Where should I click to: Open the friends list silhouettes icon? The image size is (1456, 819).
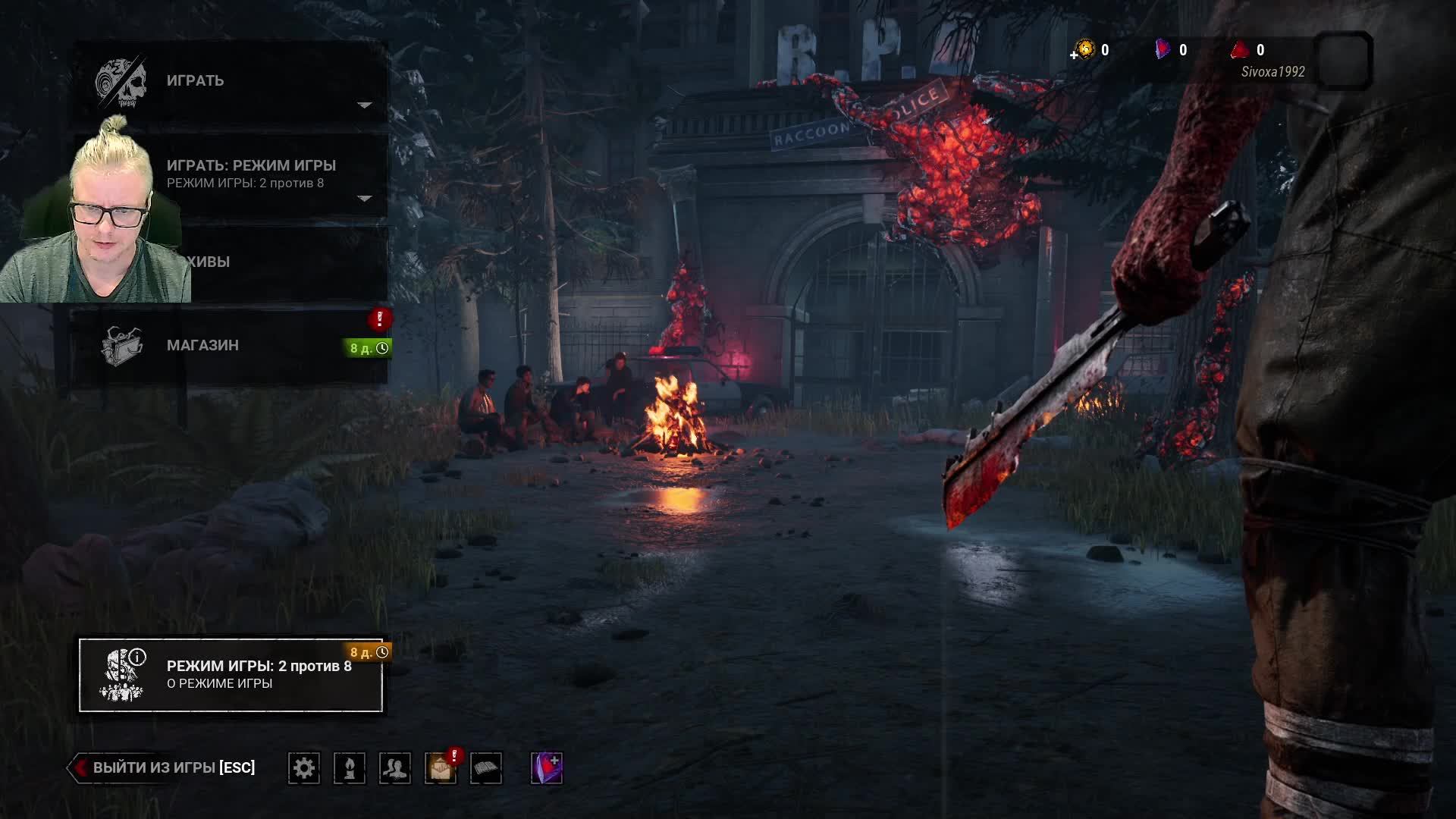click(x=395, y=768)
